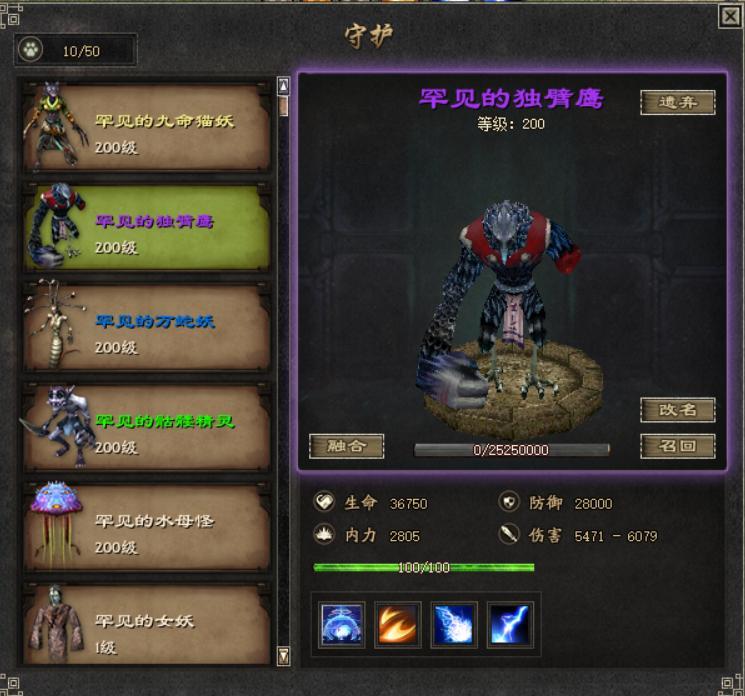Choose the highlighted 罕见的独臂鹰 list entry

click(x=148, y=229)
